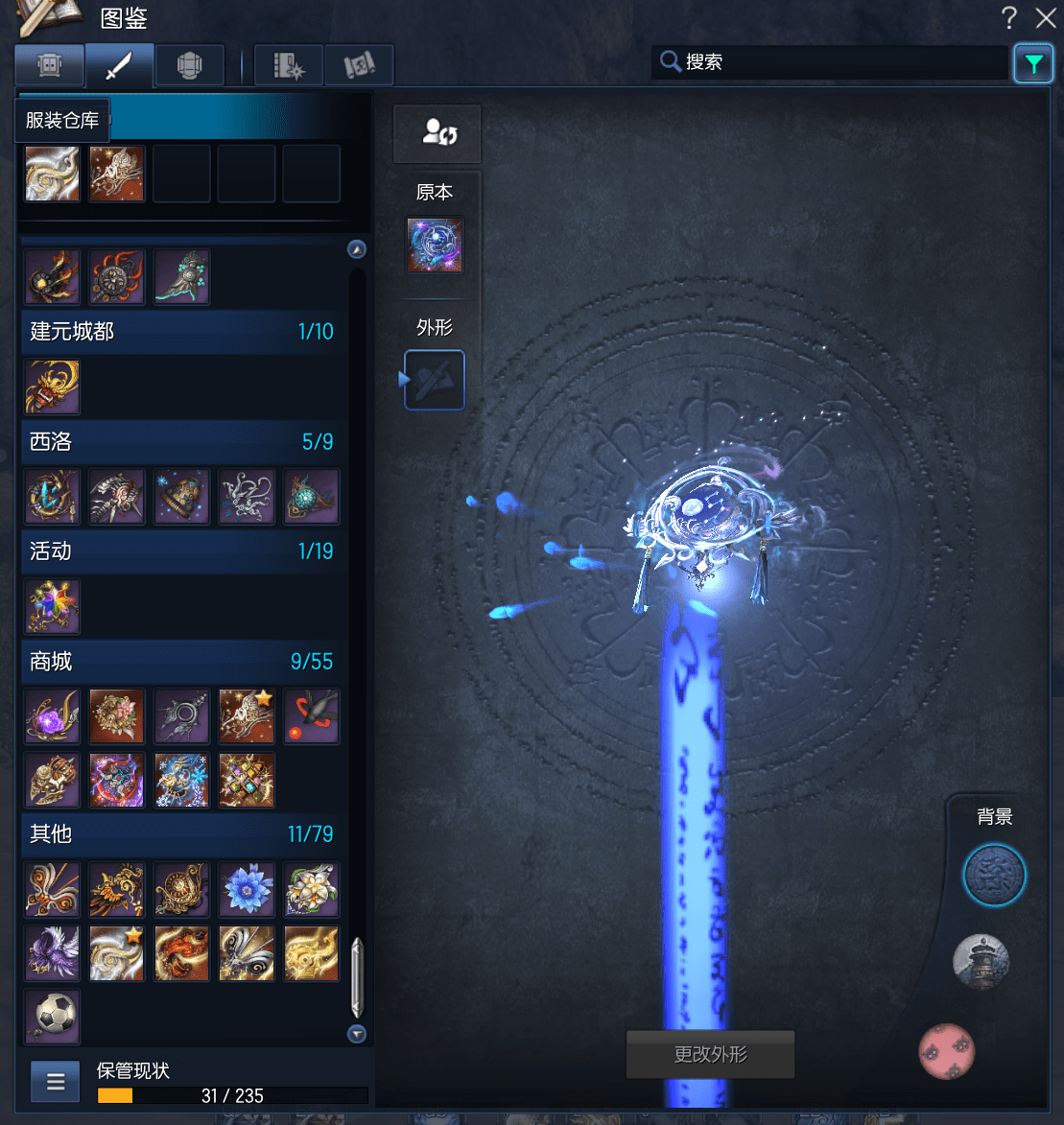The width and height of the screenshot is (1064, 1125).
Task: Choose the pagoda scenery background
Action: click(981, 961)
